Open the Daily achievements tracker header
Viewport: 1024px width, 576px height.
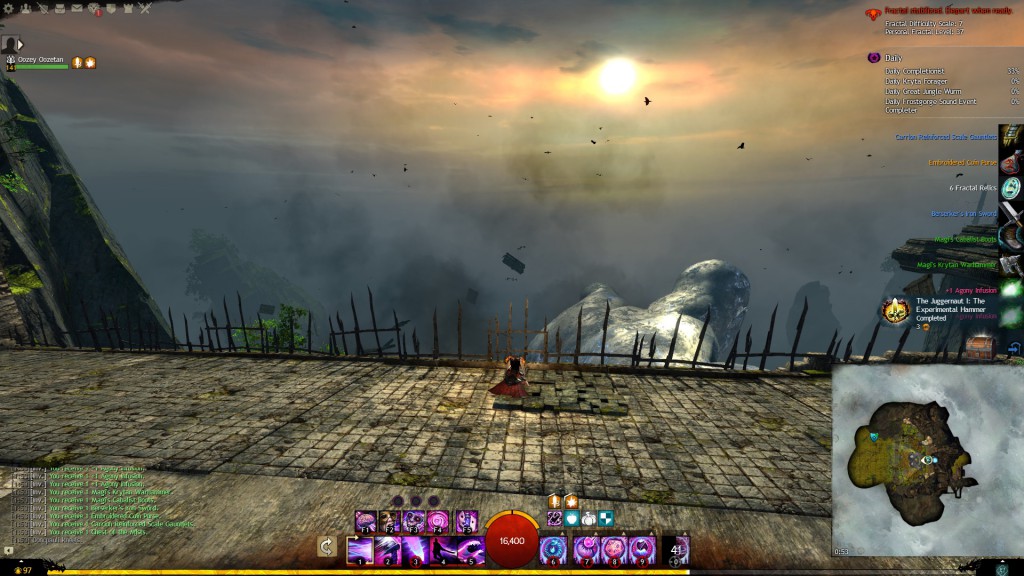(893, 58)
